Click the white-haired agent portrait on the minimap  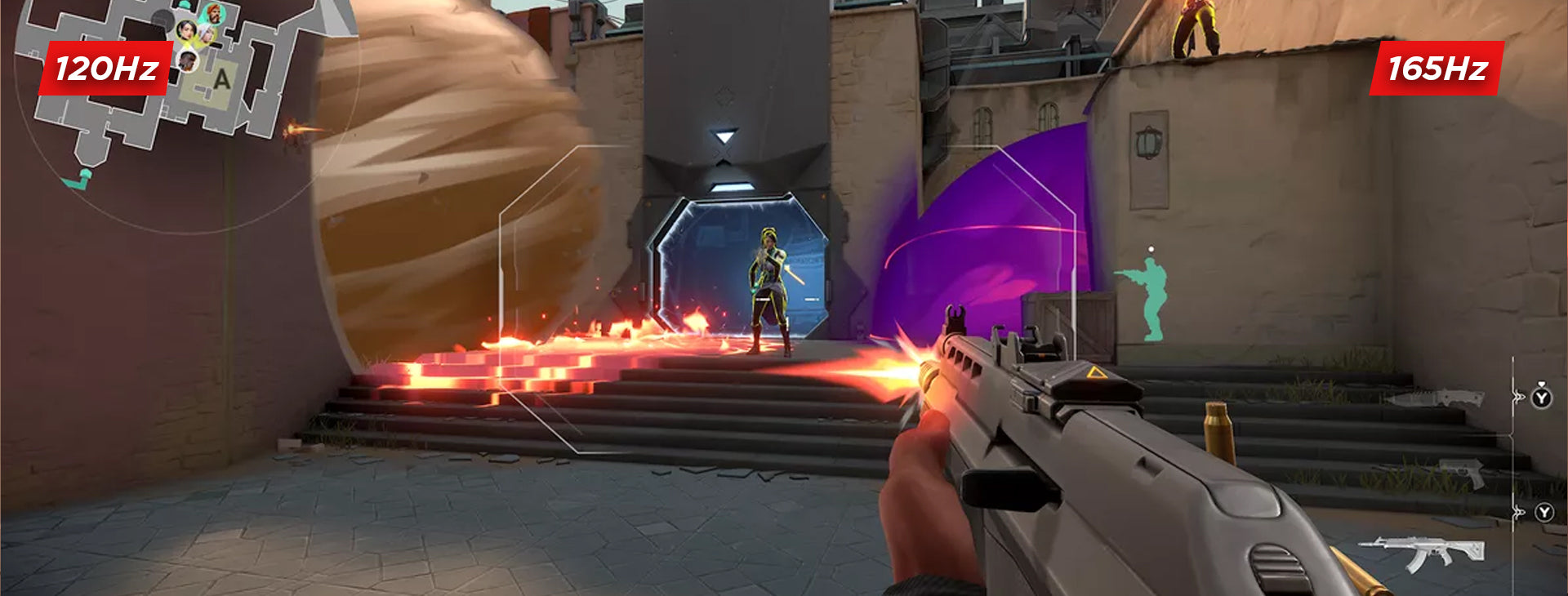pyautogui.click(x=206, y=35)
